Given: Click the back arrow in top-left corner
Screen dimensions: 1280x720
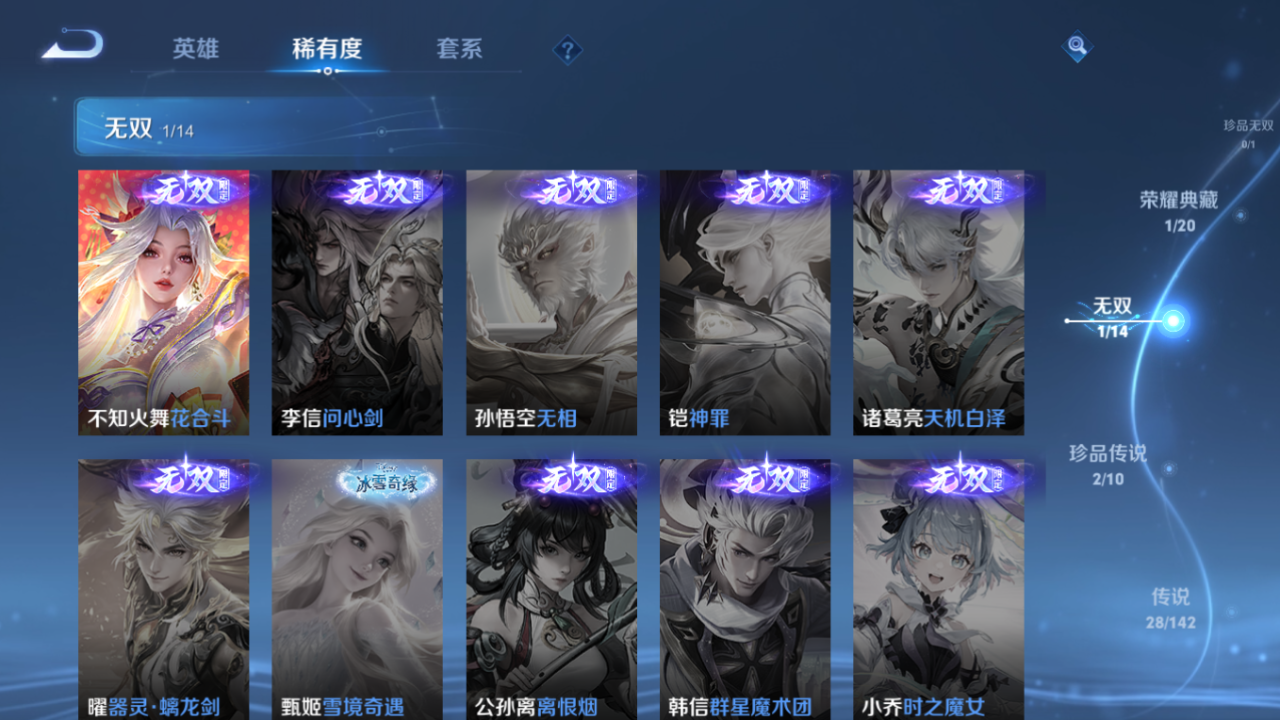Looking at the screenshot, I should (71, 44).
